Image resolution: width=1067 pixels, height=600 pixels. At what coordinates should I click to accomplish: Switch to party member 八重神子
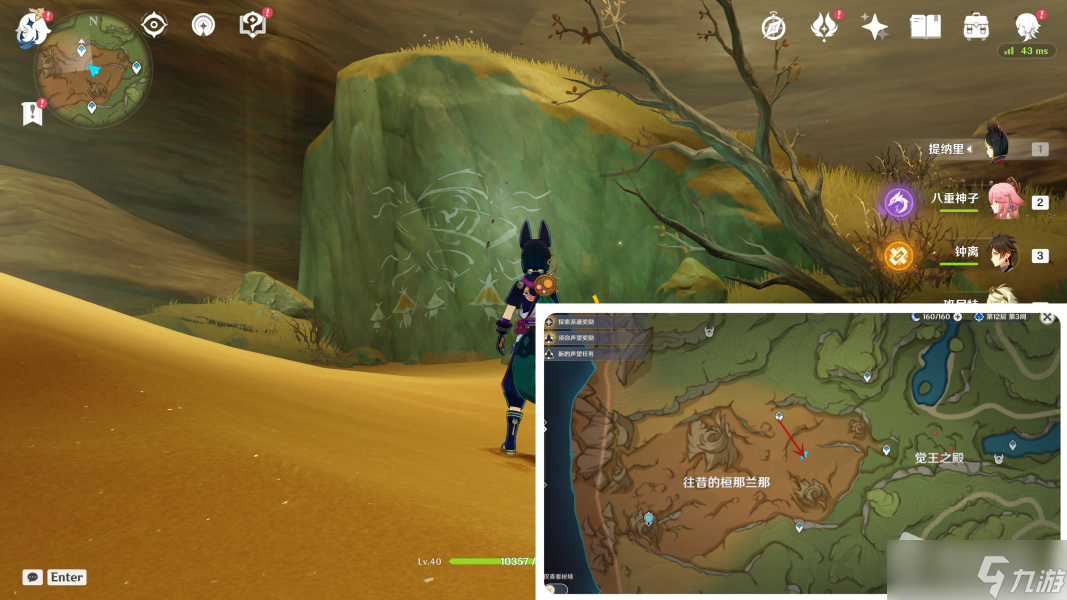click(x=1003, y=201)
